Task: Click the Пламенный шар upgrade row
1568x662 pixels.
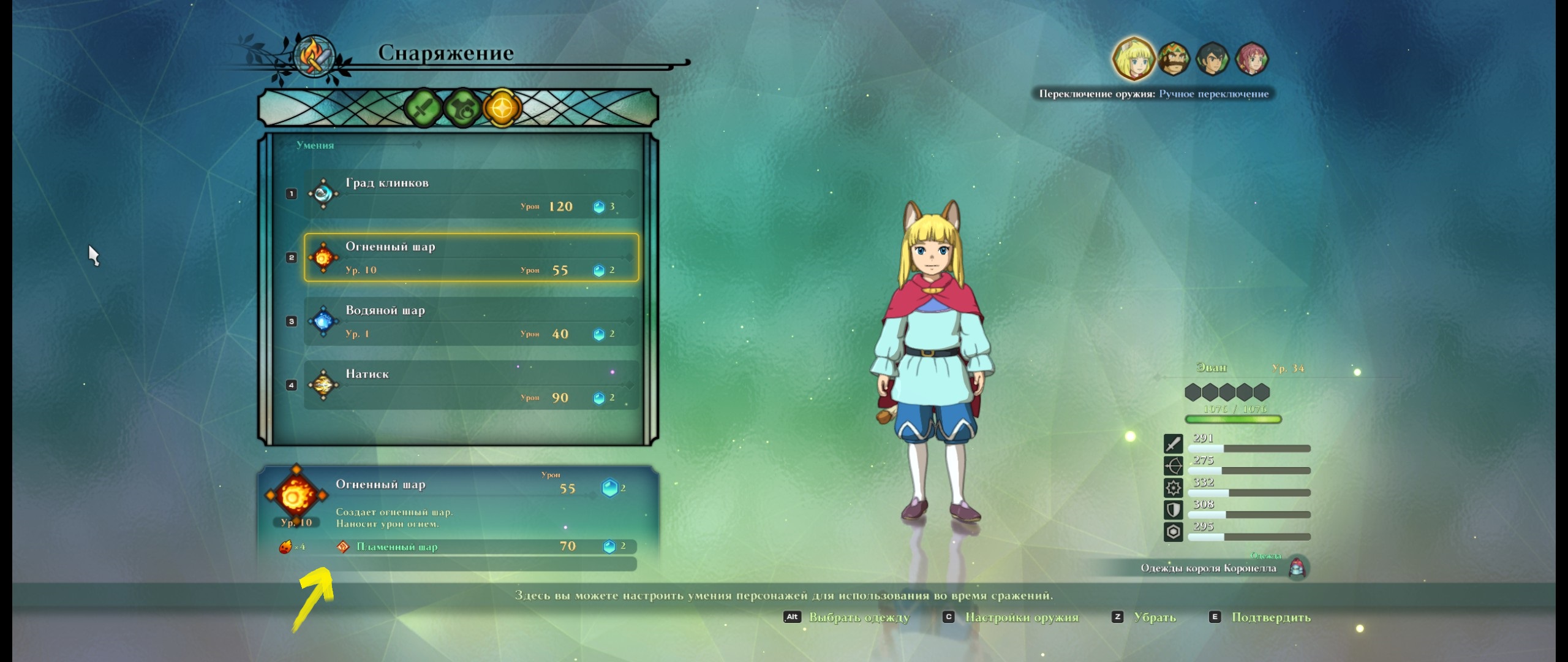Action: point(484,546)
